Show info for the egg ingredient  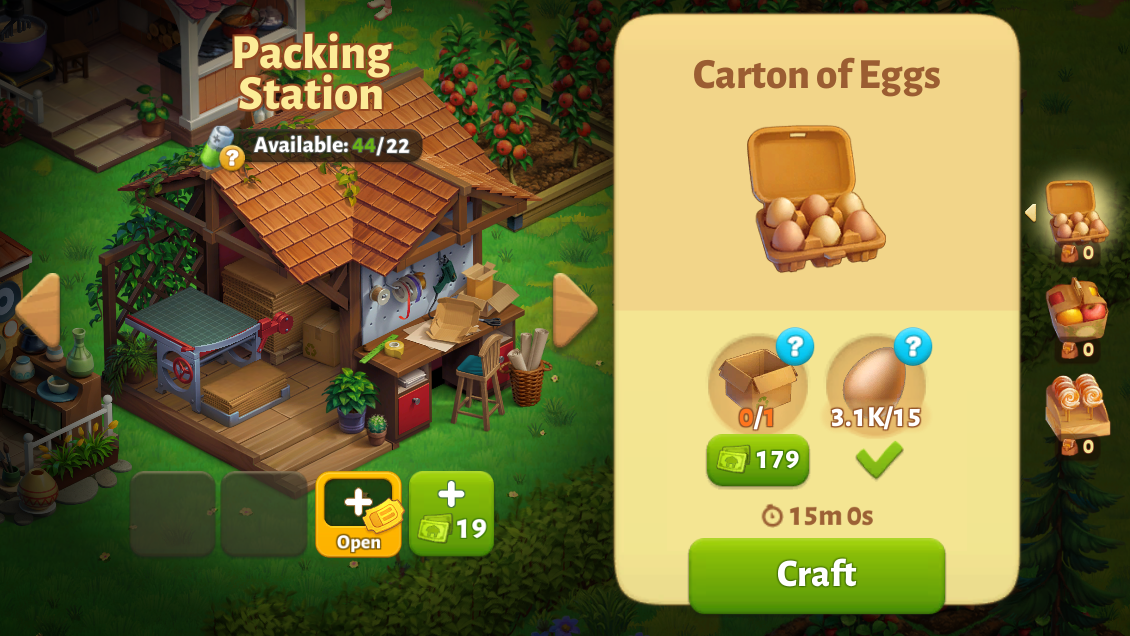[x=912, y=347]
